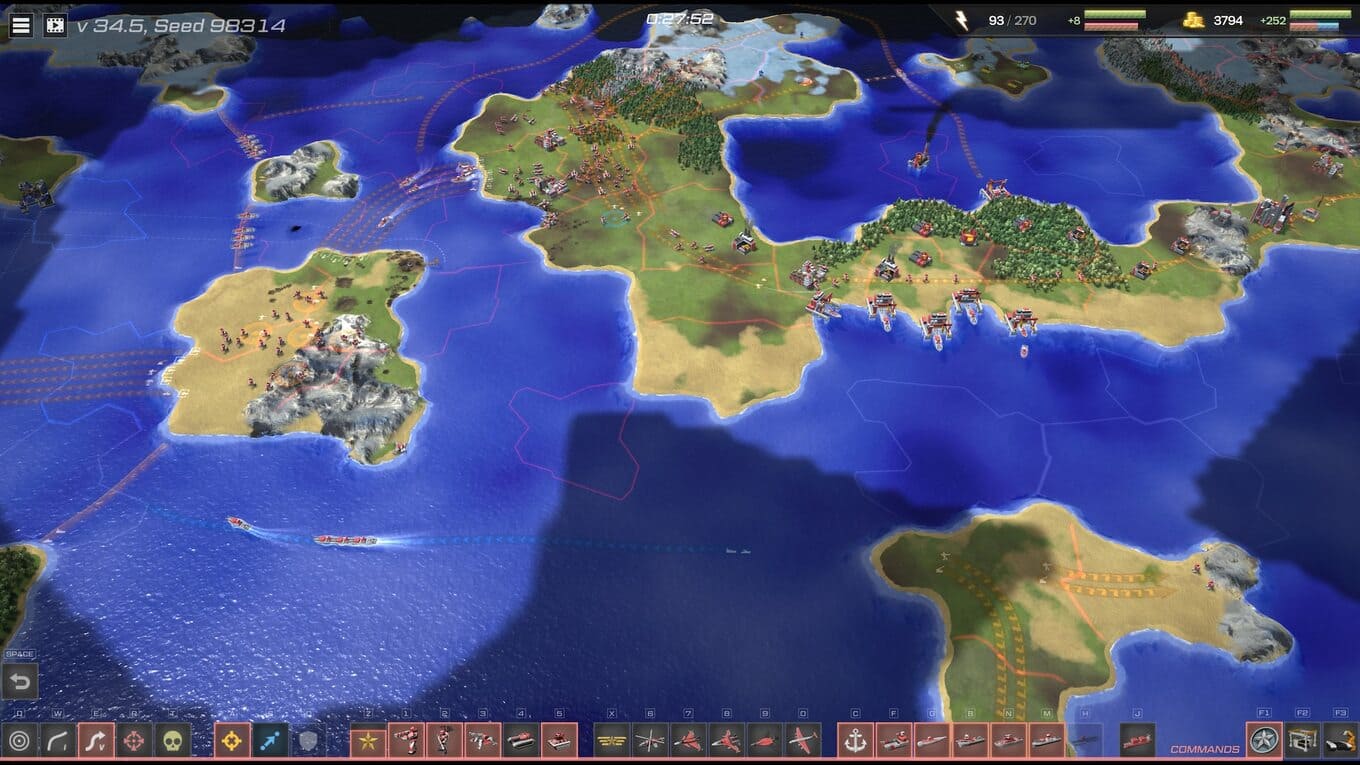Choose the curved arrow waypoint command

pos(58,741)
